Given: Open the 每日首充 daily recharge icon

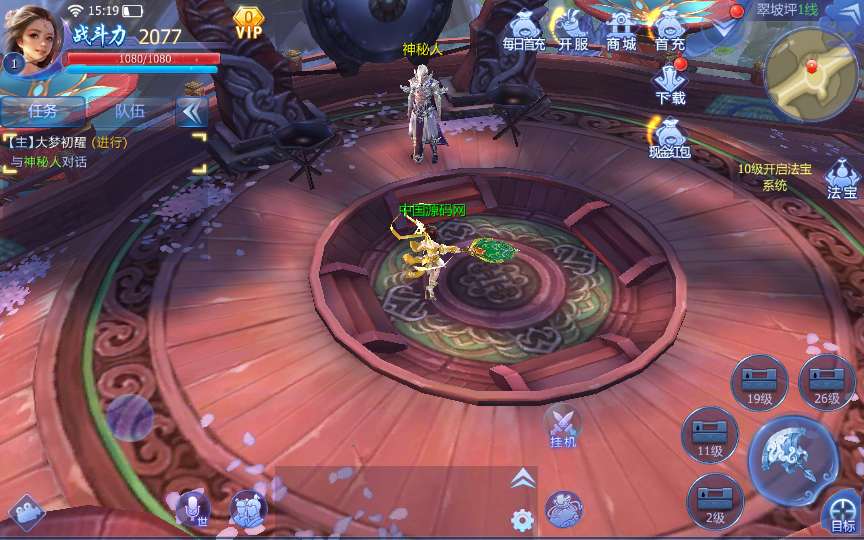Looking at the screenshot, I should click(x=523, y=29).
